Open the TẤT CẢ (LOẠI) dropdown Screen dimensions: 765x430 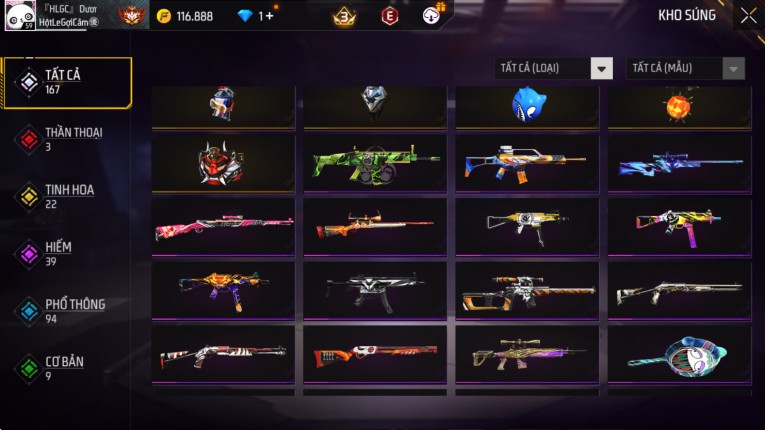(555, 68)
